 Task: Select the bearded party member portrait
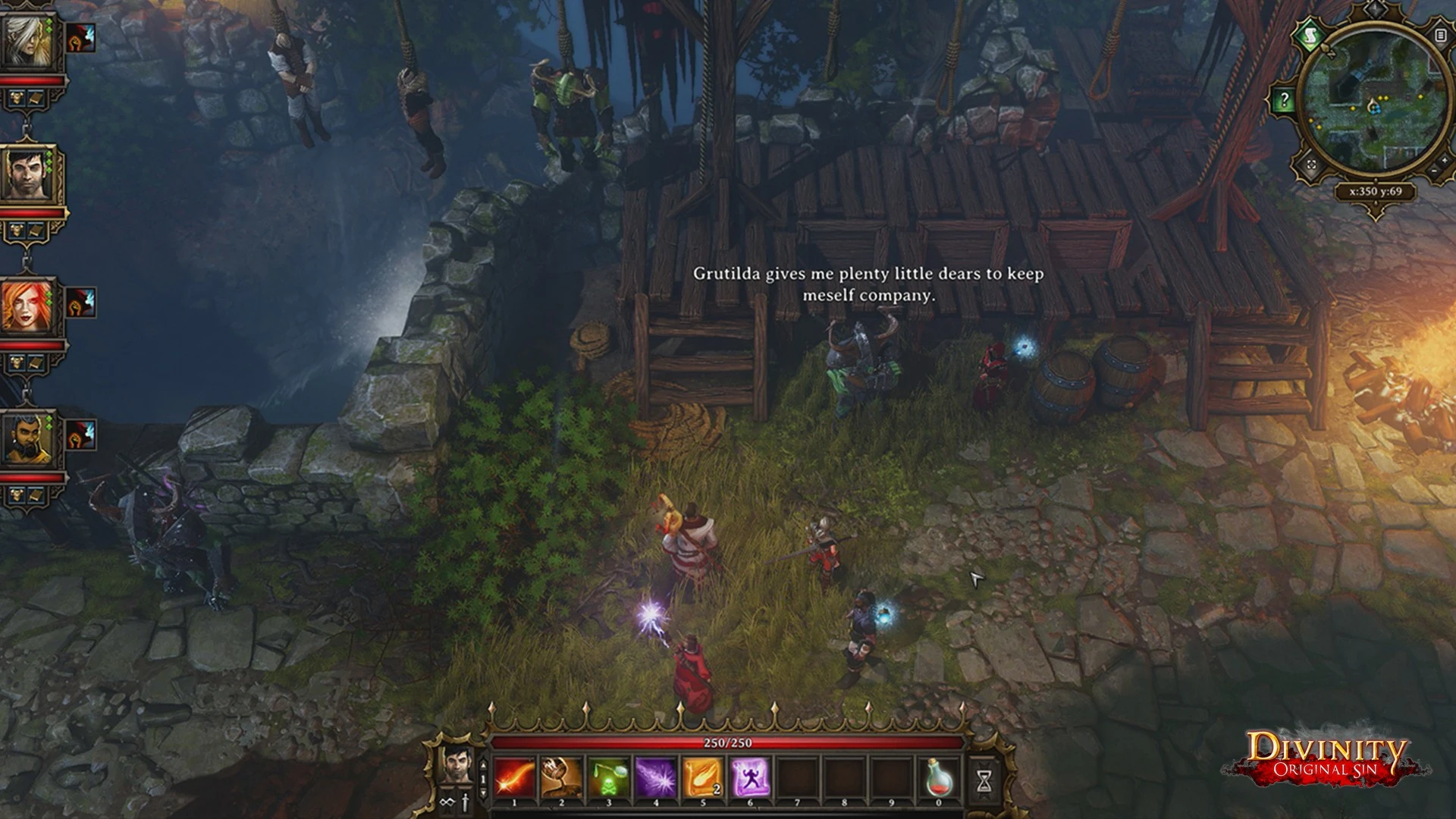point(29,438)
